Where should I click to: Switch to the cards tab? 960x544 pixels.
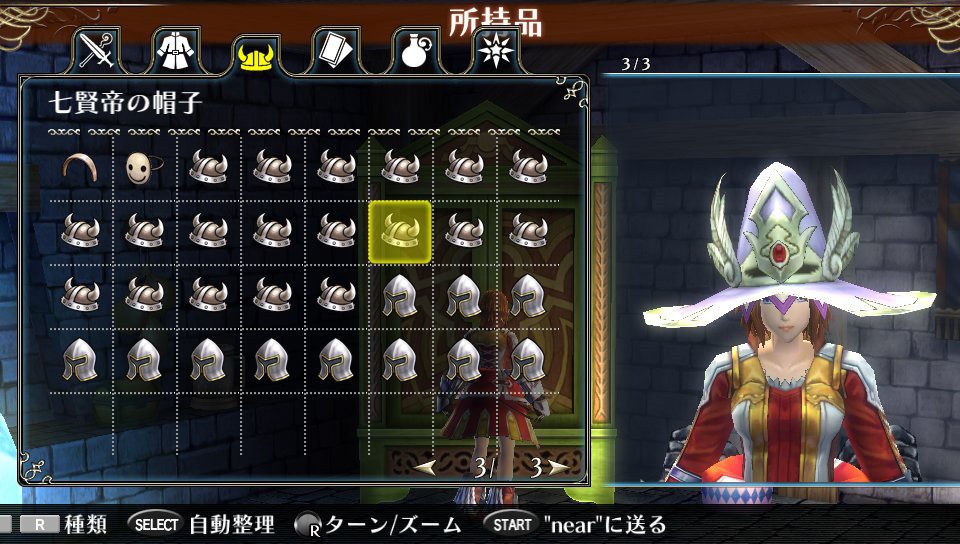point(335,51)
